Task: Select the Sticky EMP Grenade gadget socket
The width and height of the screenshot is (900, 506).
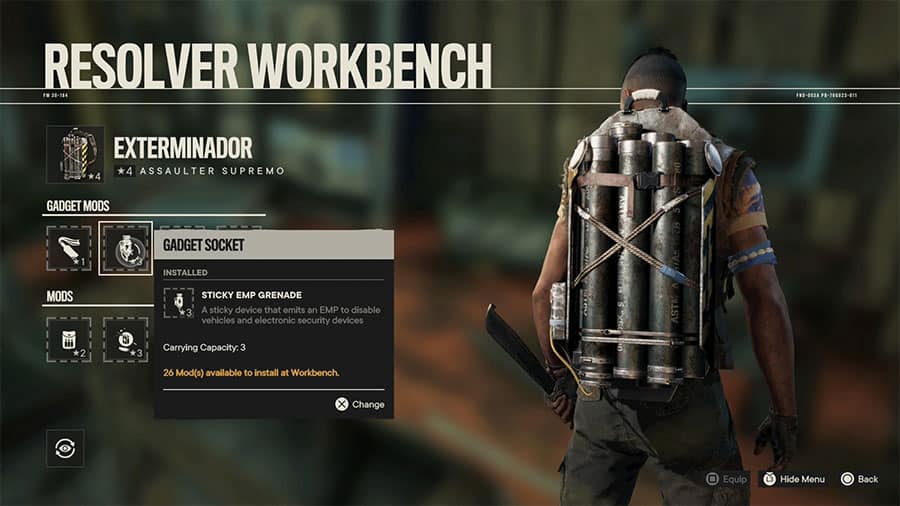Action: click(126, 248)
